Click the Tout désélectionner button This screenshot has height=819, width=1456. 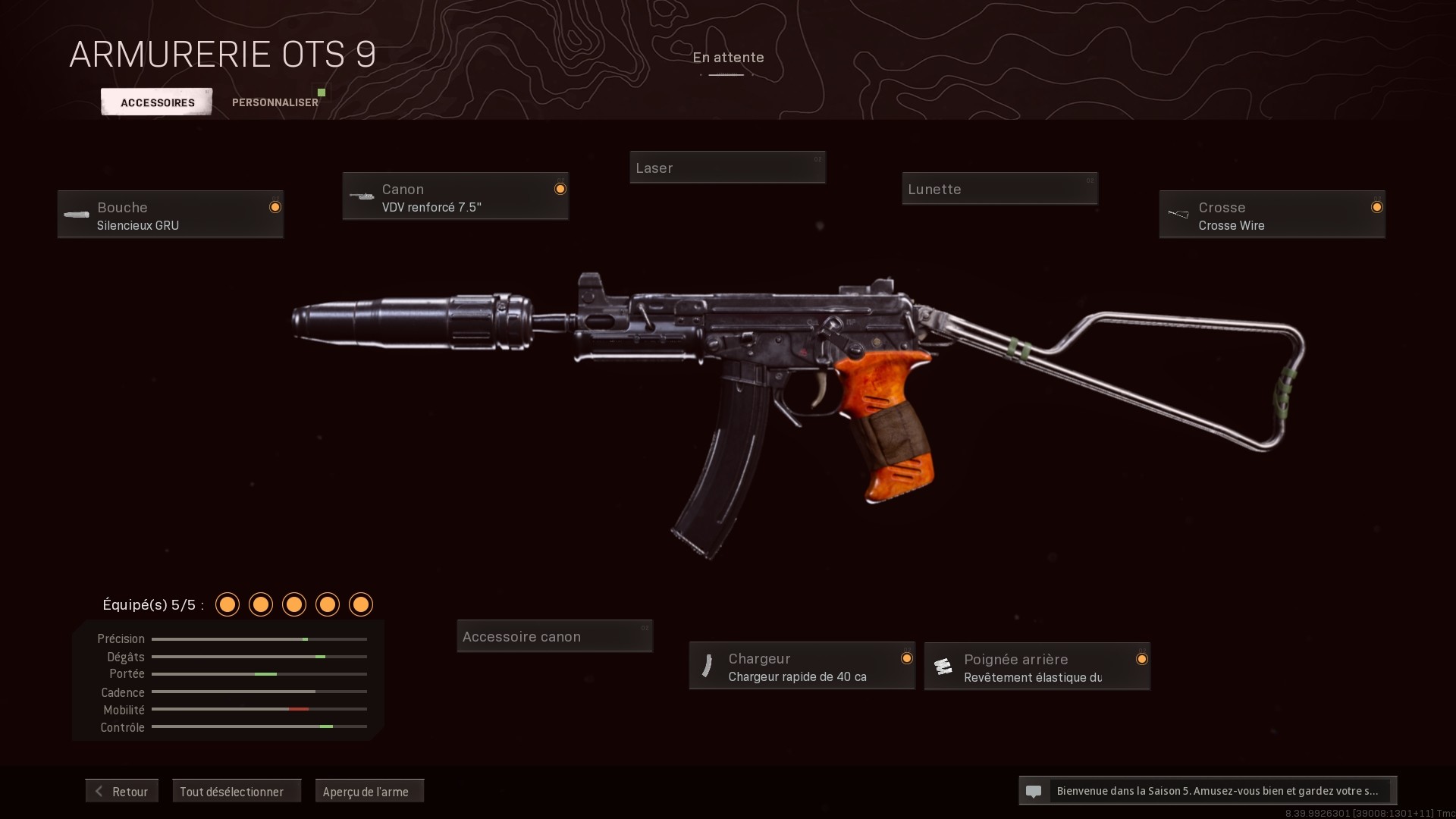click(236, 791)
